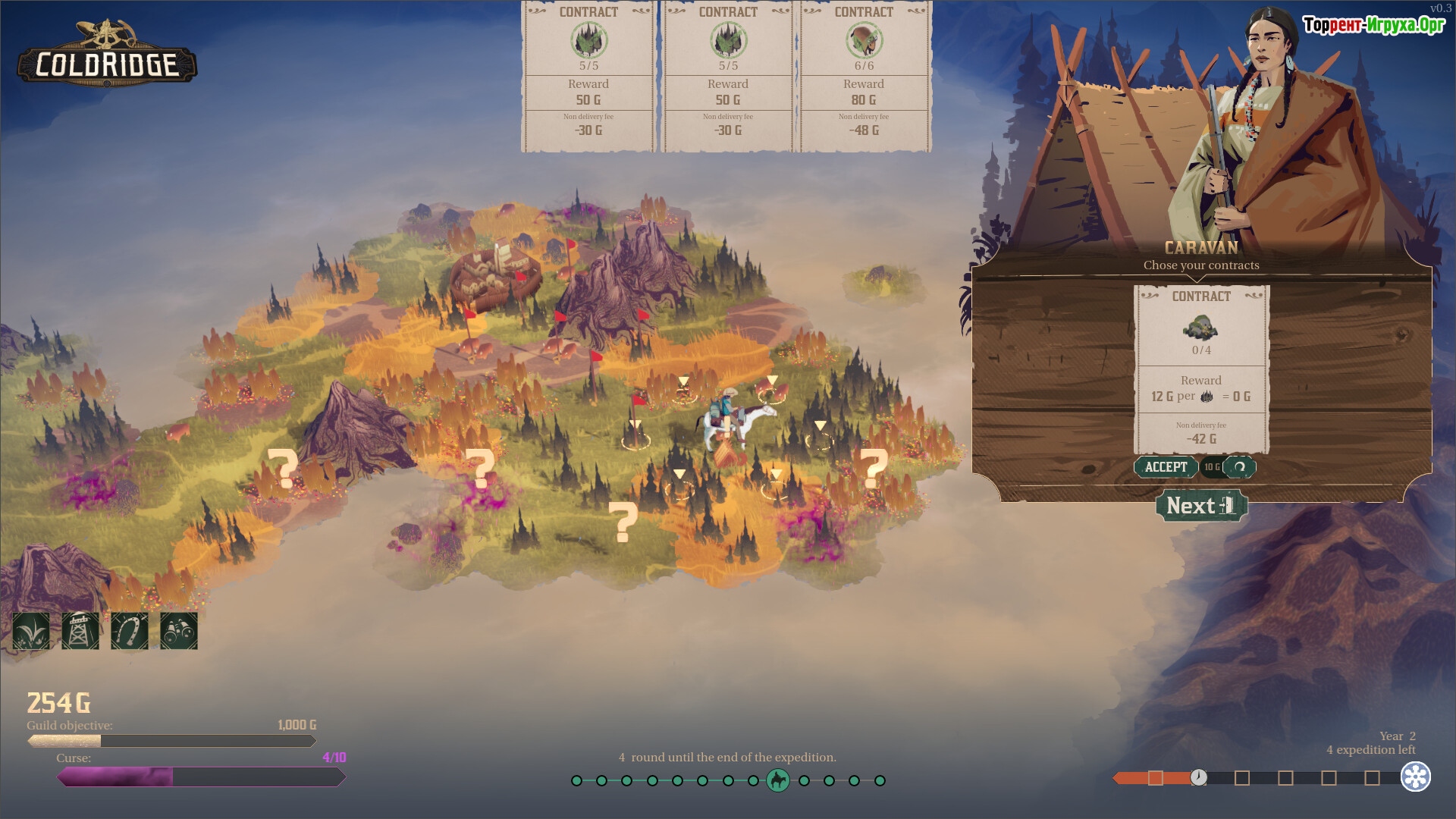Click the horse marker on the round tracker

click(778, 780)
